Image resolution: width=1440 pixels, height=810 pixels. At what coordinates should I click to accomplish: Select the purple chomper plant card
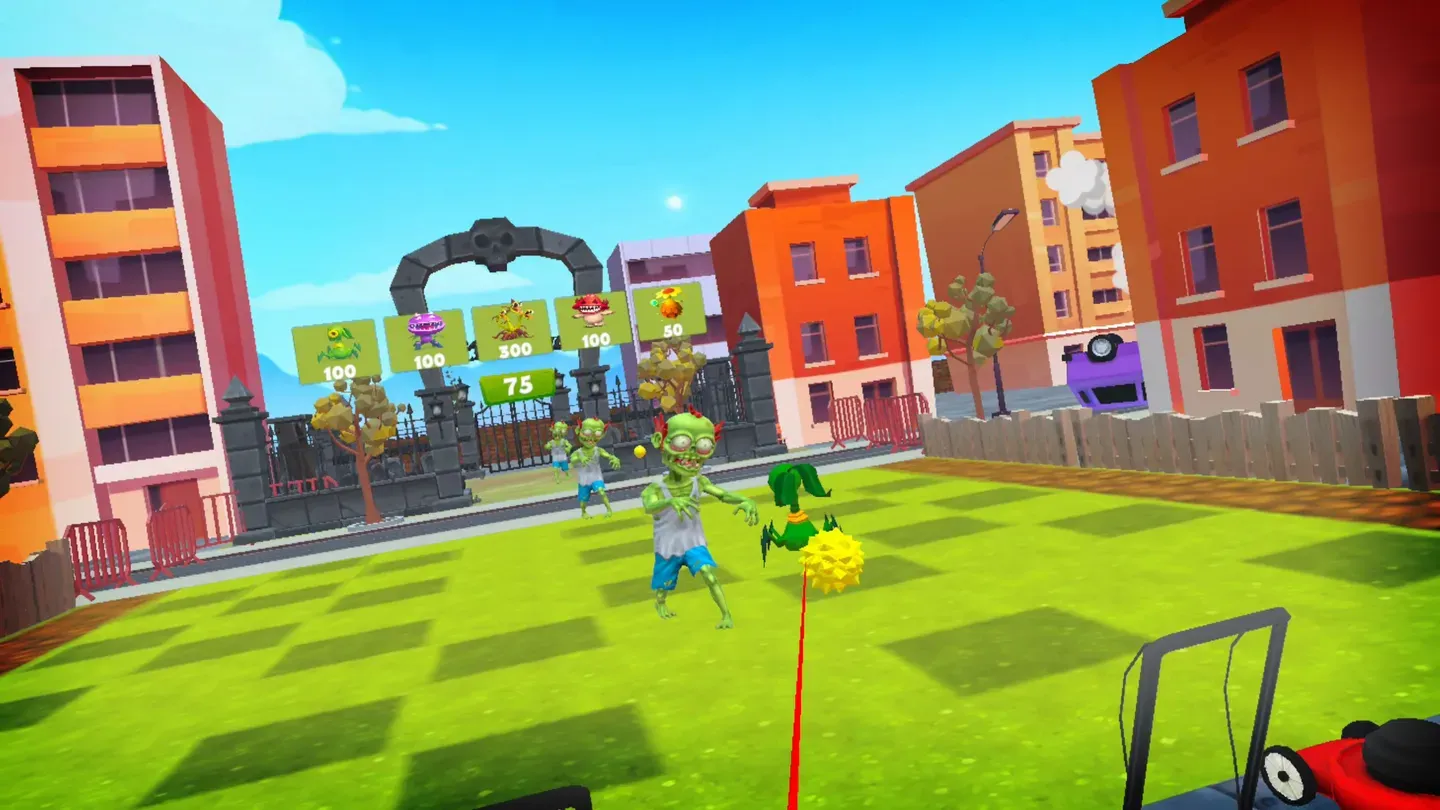point(425,340)
